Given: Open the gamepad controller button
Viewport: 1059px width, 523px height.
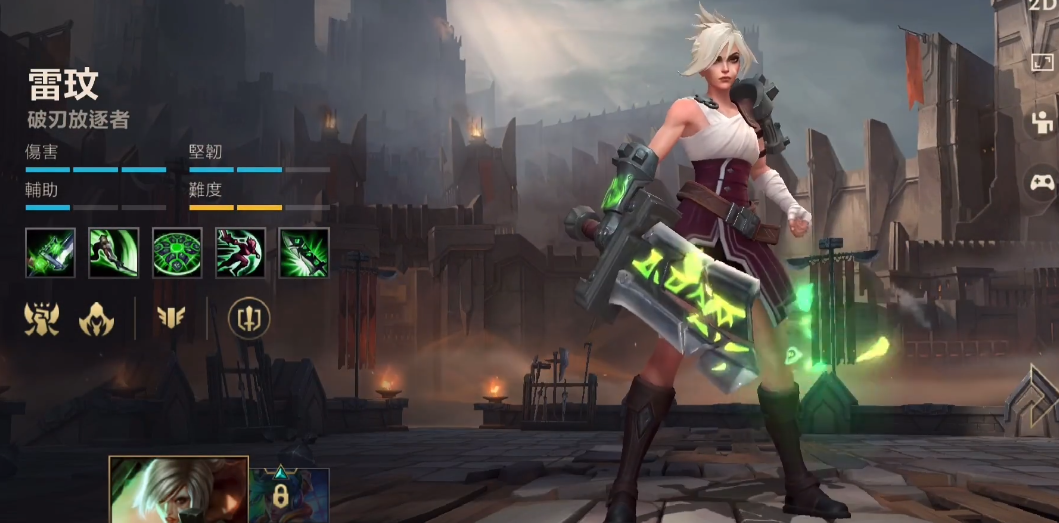Looking at the screenshot, I should pyautogui.click(x=1043, y=183).
